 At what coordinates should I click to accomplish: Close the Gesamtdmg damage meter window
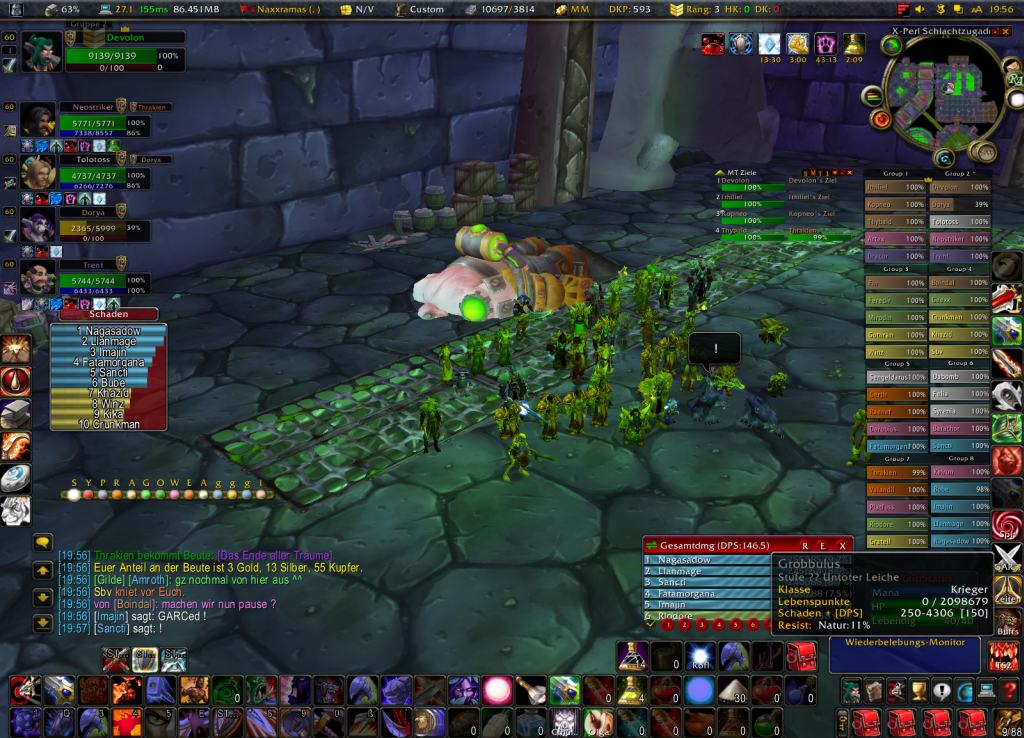[x=843, y=544]
